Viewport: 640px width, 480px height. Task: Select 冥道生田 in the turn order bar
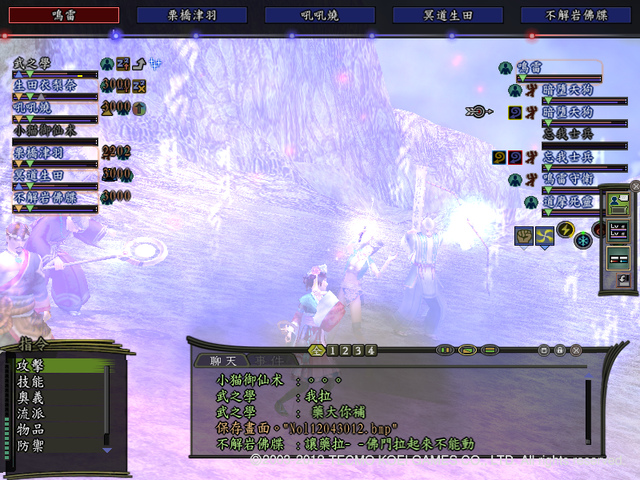click(x=449, y=15)
